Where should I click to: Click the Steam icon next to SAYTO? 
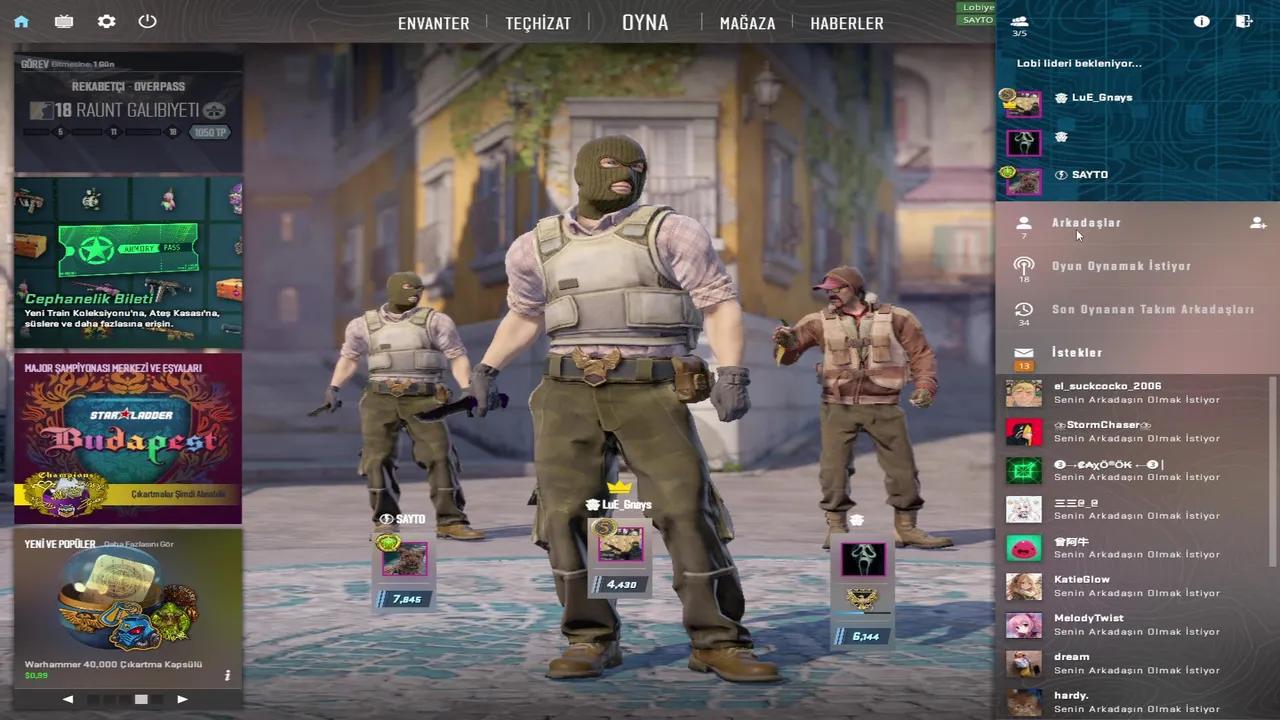coord(1060,174)
